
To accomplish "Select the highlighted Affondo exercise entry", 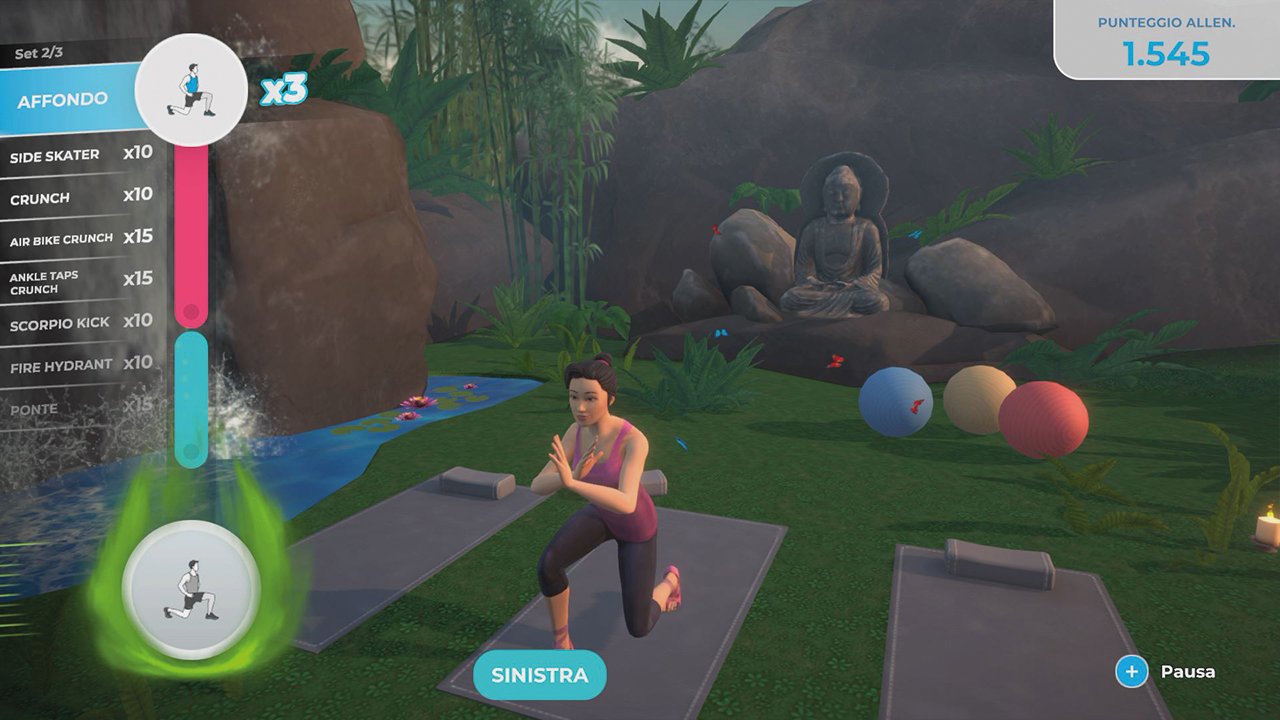I will click(63, 101).
